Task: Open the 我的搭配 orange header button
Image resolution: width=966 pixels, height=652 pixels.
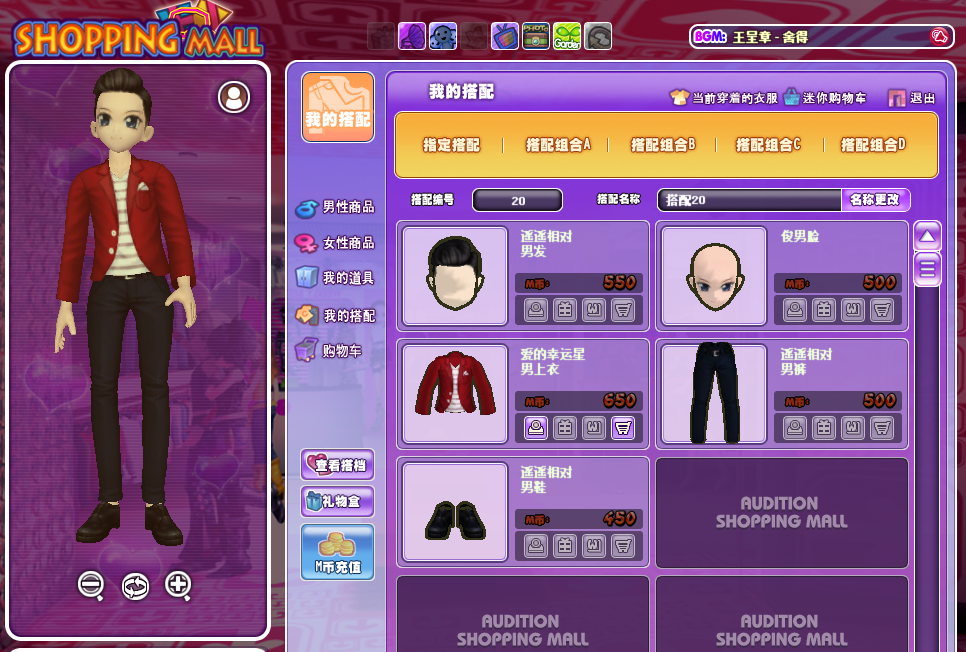Action: pos(338,107)
